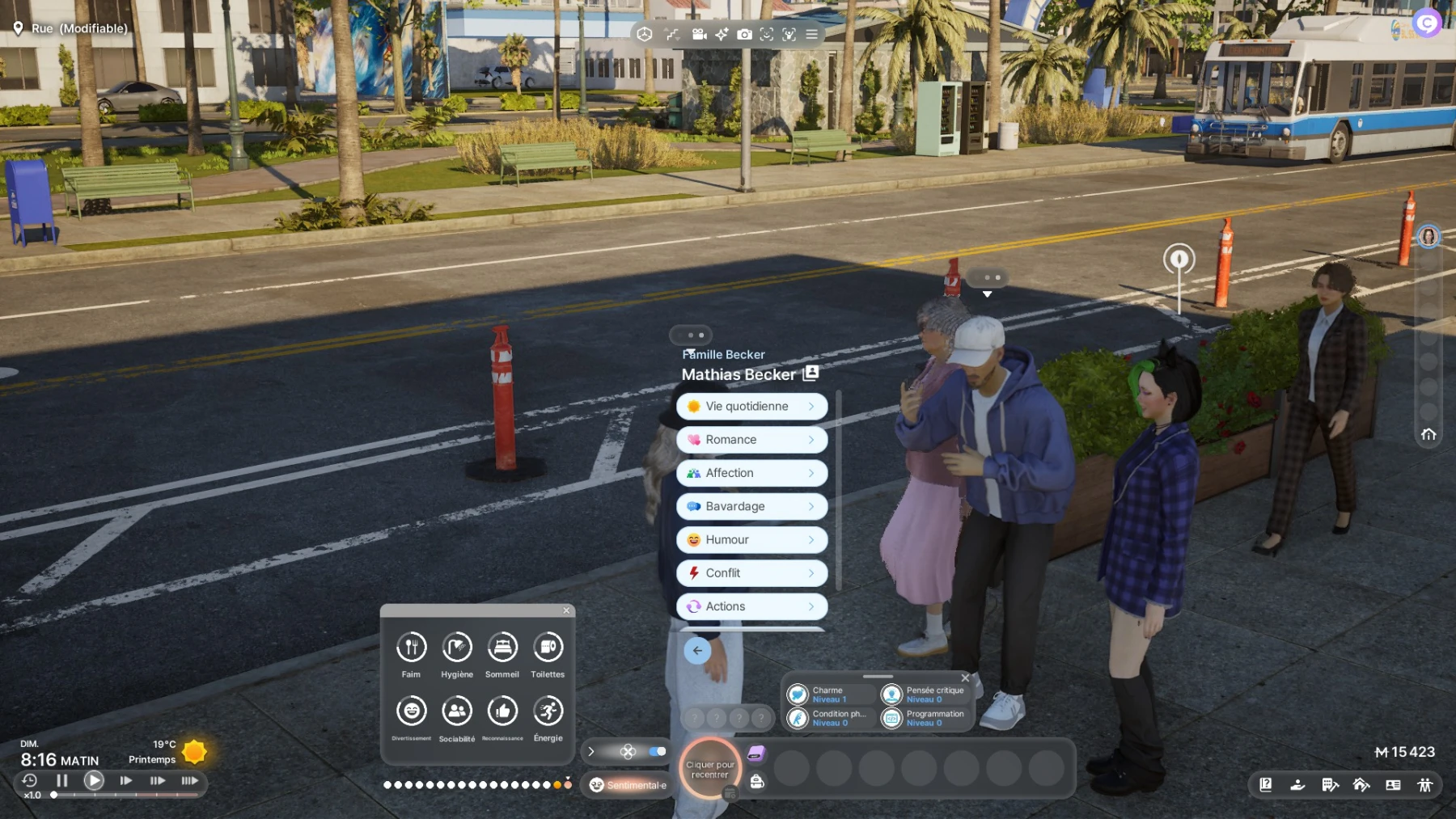The image size is (1456, 819).
Task: Open the home build mode
Action: (x=1361, y=785)
